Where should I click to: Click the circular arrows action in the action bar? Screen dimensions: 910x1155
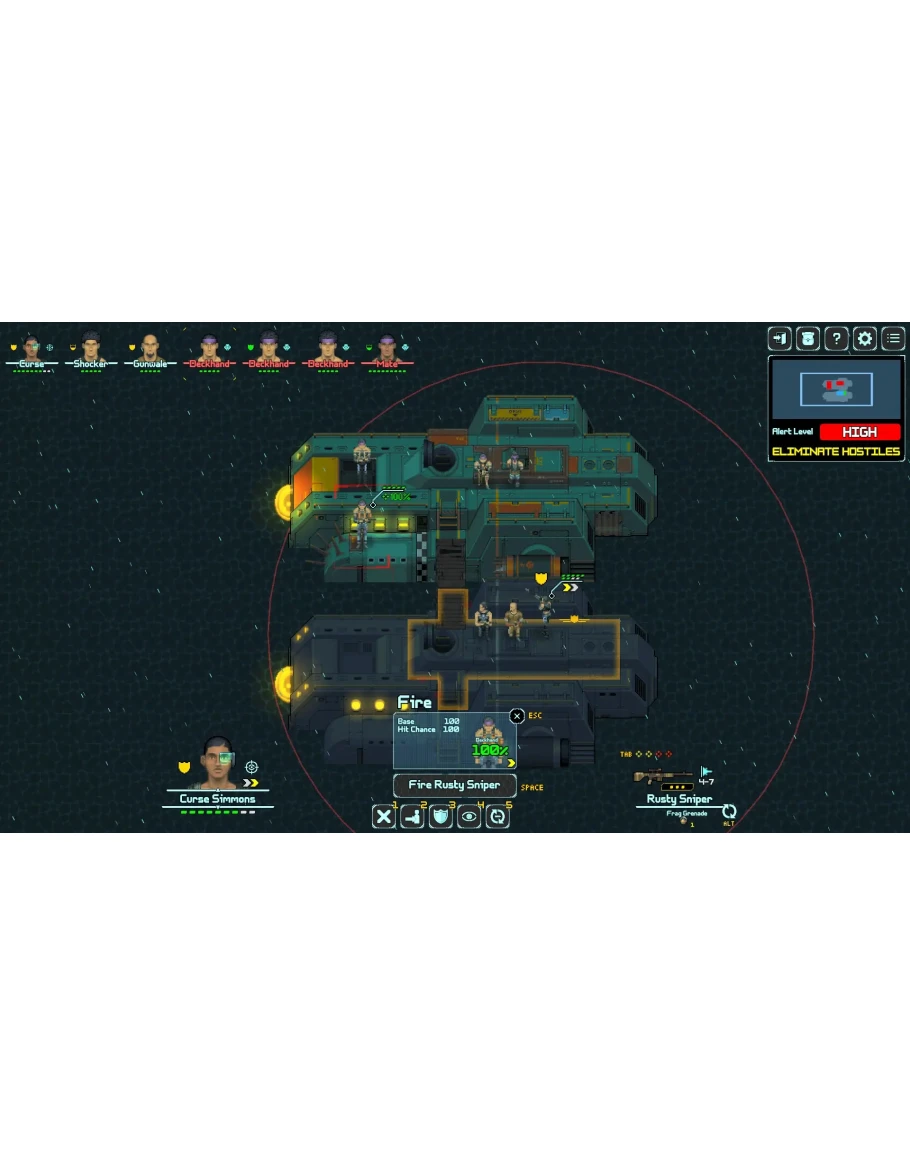click(497, 816)
